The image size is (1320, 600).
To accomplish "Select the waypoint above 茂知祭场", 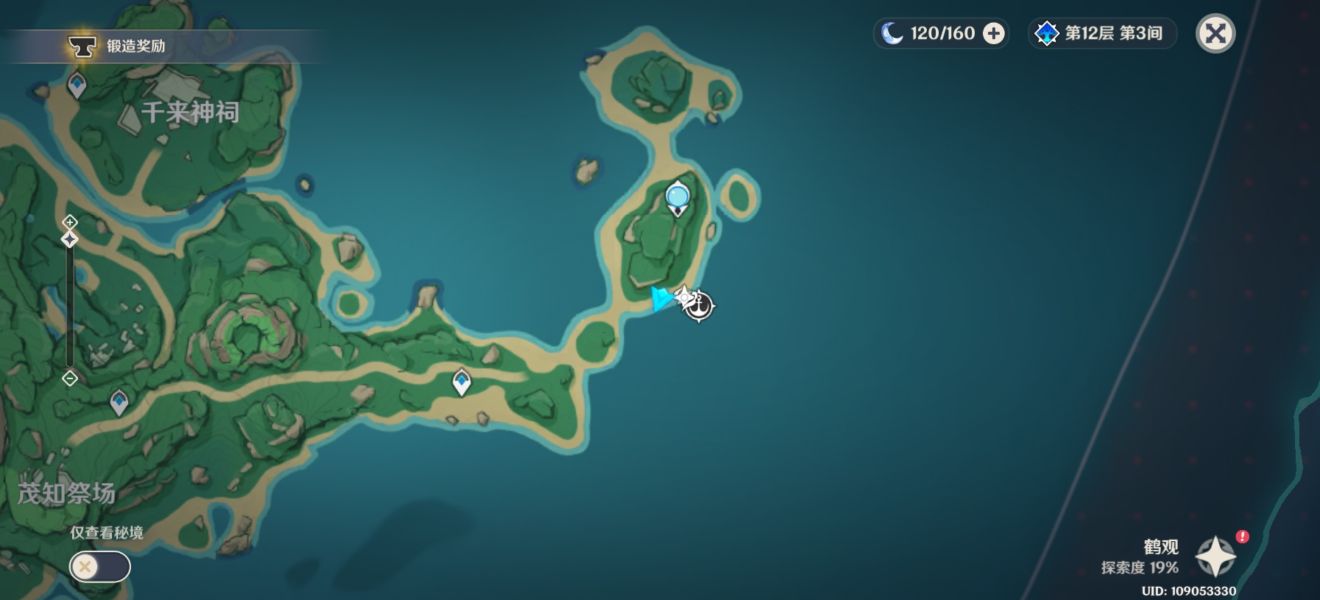I will pyautogui.click(x=119, y=402).
